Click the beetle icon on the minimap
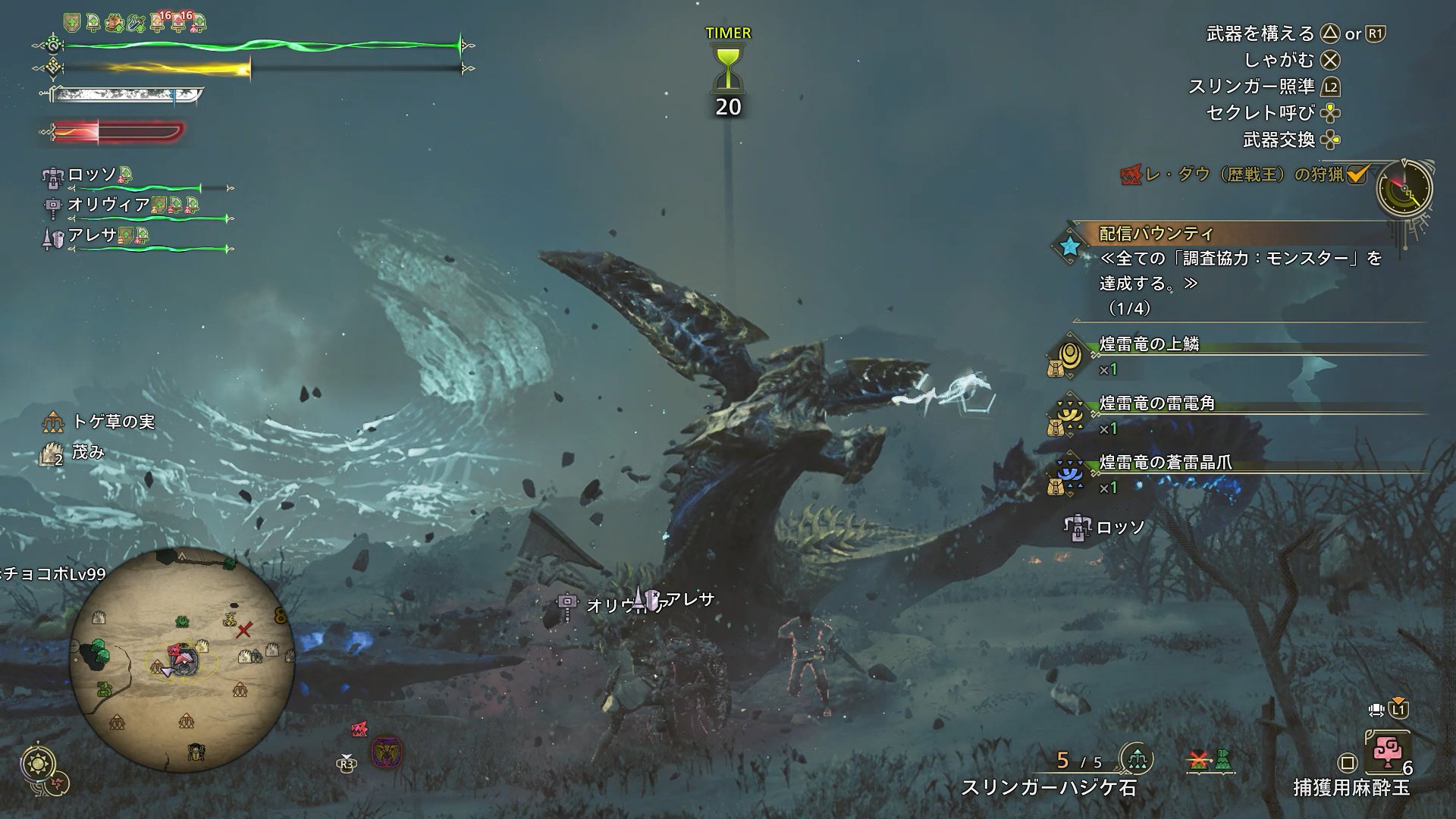 pos(194,752)
